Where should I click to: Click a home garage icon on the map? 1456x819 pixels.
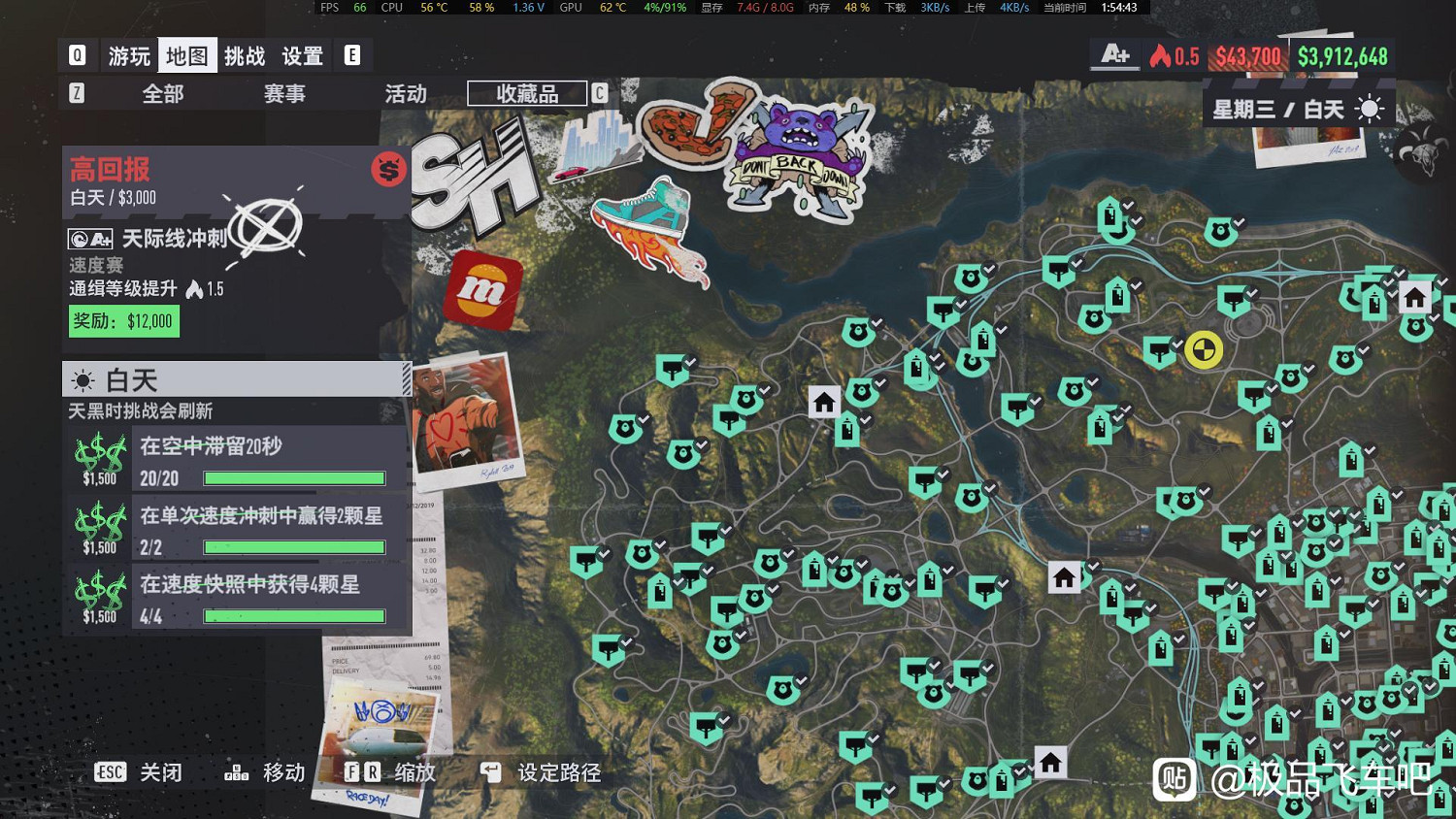[824, 401]
